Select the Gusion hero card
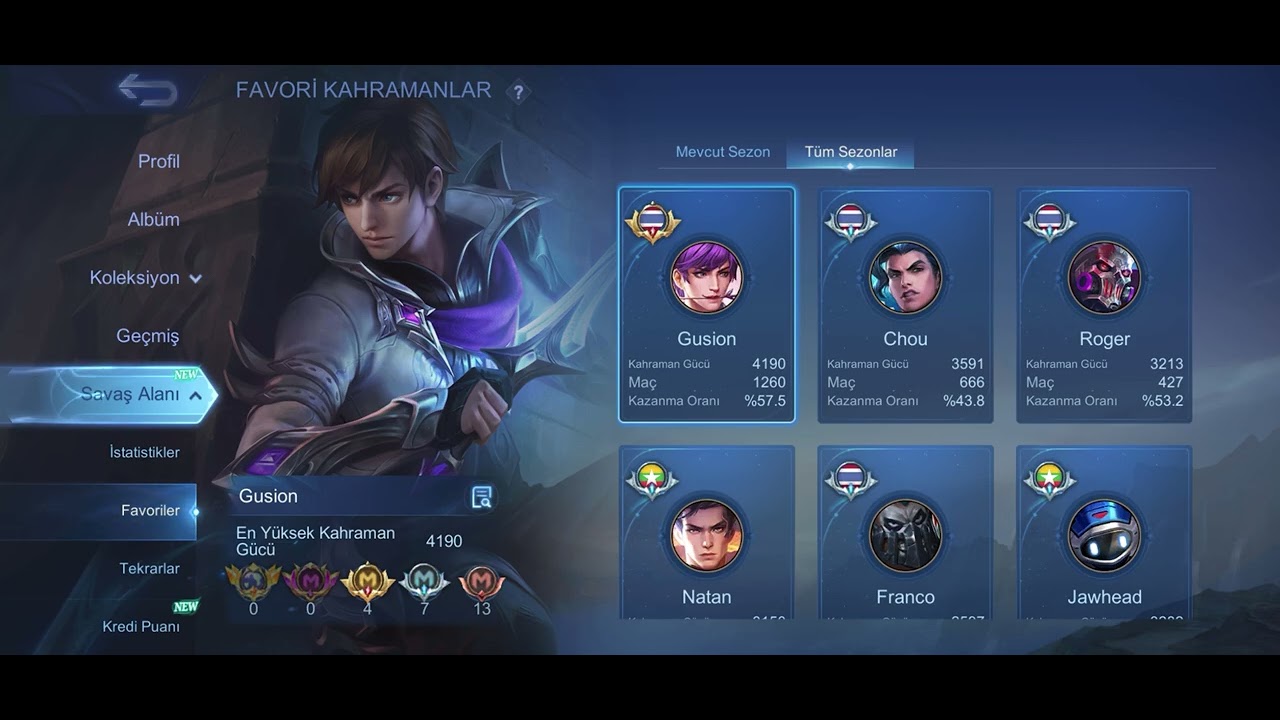Viewport: 1280px width, 720px height. [x=707, y=304]
